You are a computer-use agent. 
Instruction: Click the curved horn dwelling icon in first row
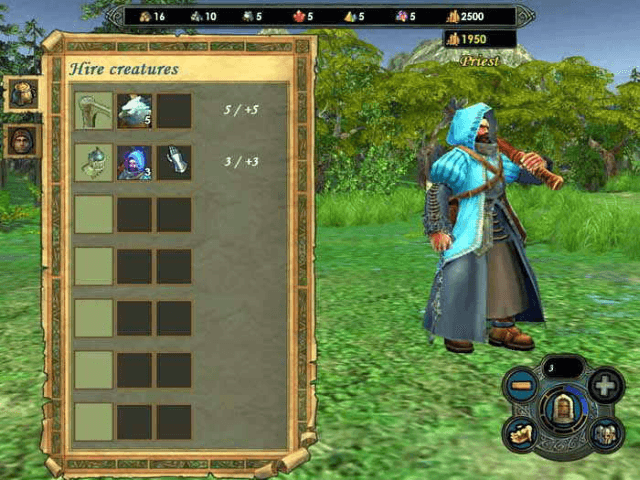tap(93, 111)
